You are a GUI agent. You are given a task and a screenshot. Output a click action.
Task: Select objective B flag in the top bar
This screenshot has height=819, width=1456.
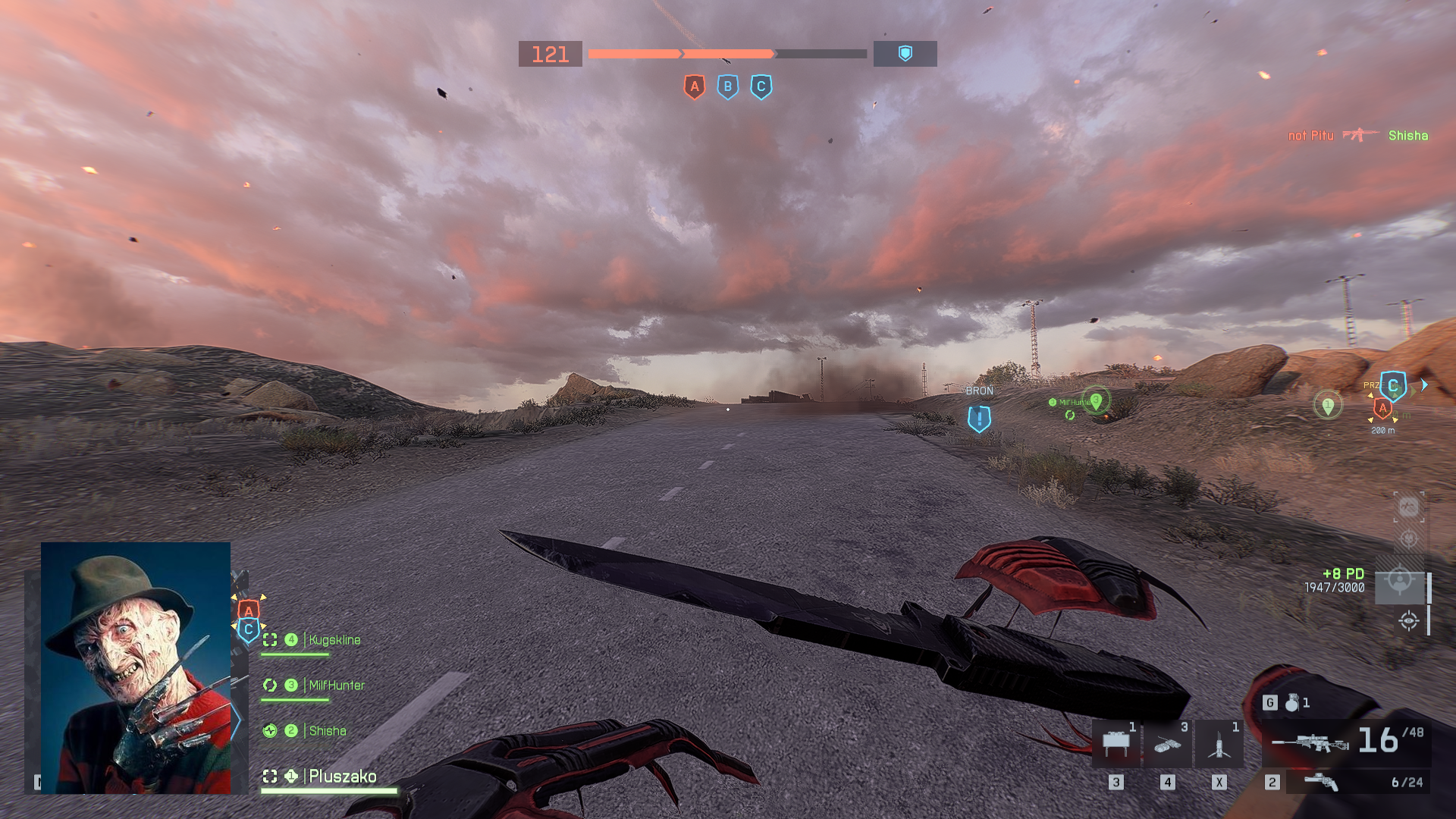pos(727,87)
